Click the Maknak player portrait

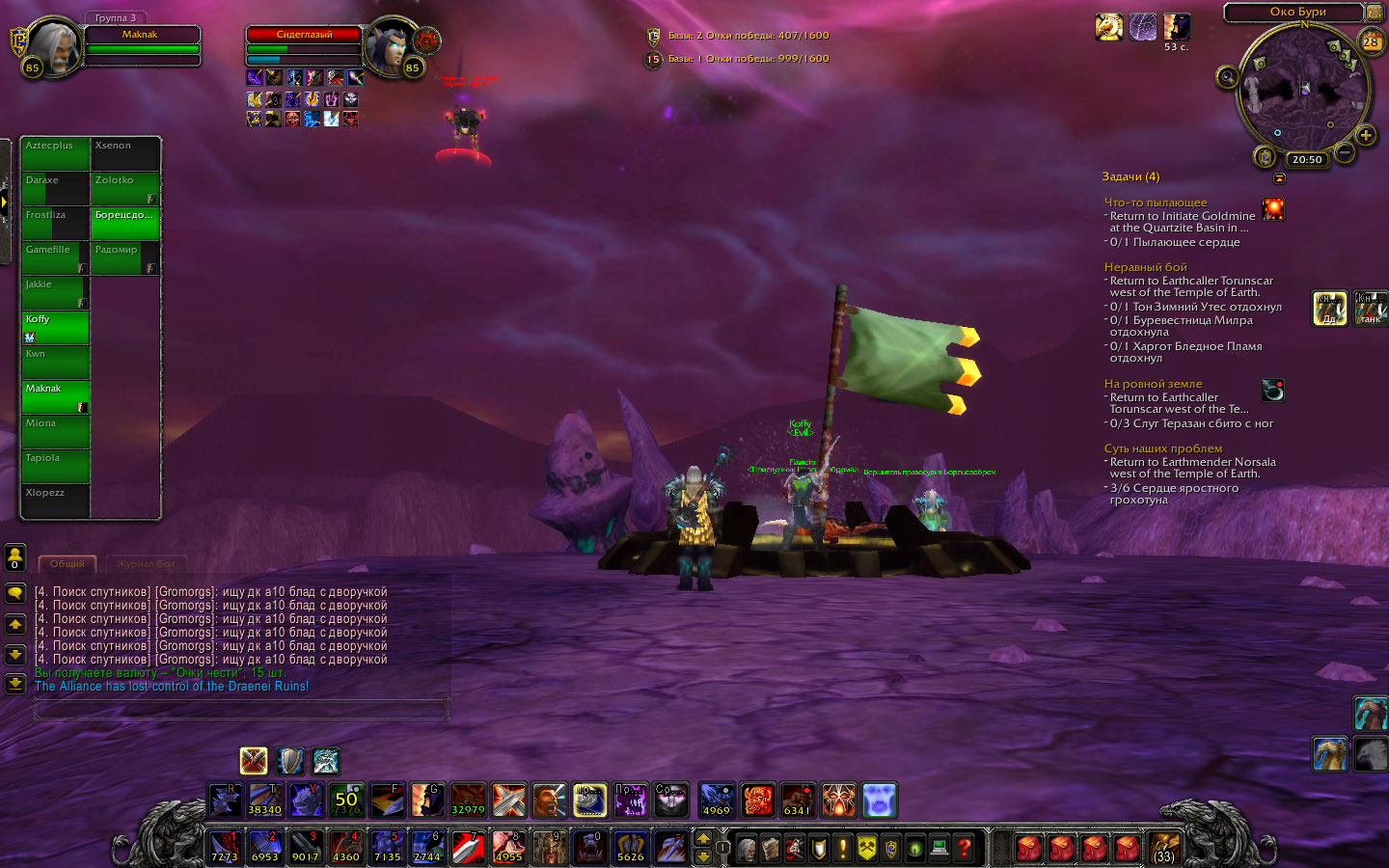click(x=54, y=47)
